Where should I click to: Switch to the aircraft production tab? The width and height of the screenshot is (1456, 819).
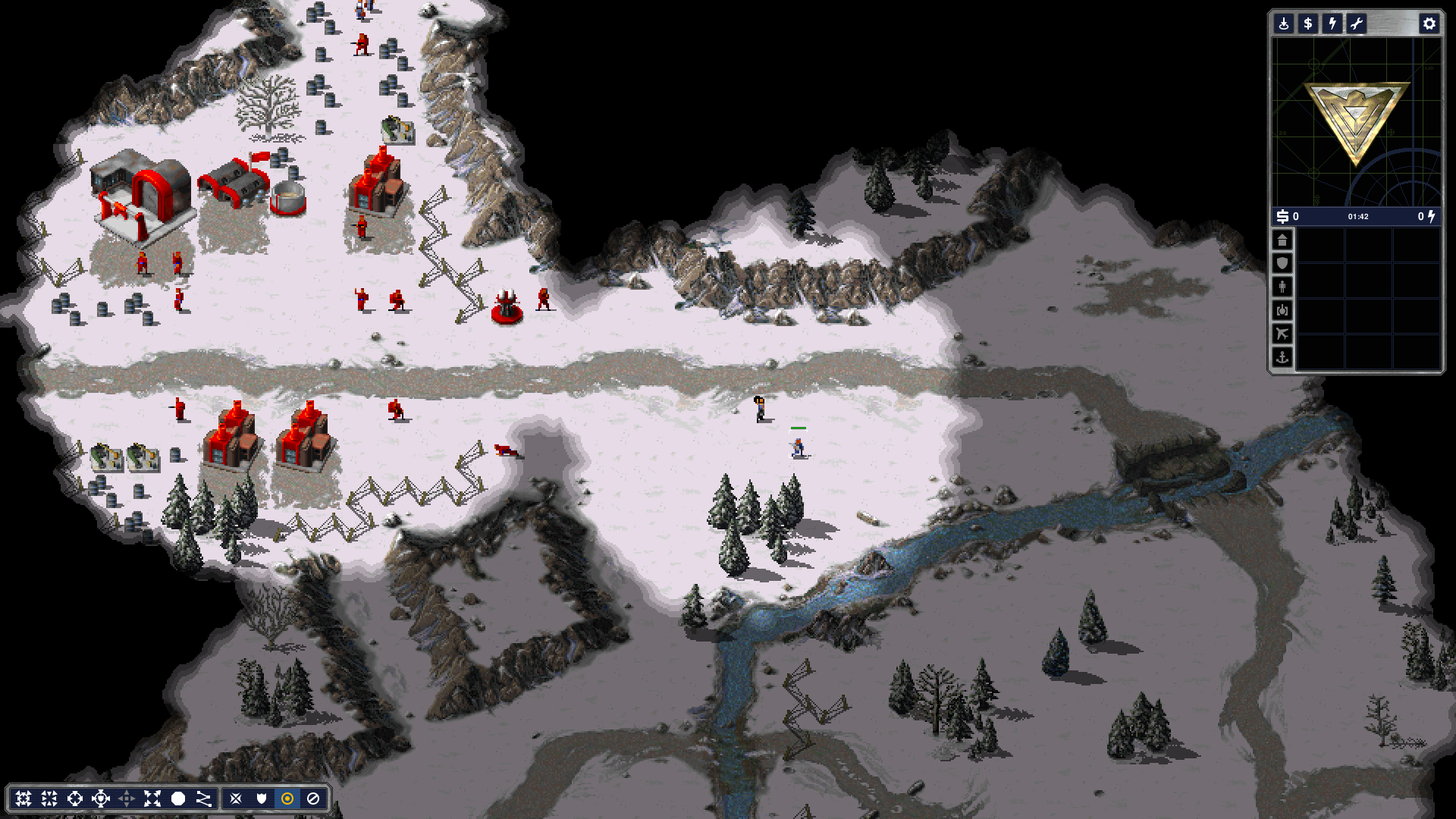point(1282,334)
